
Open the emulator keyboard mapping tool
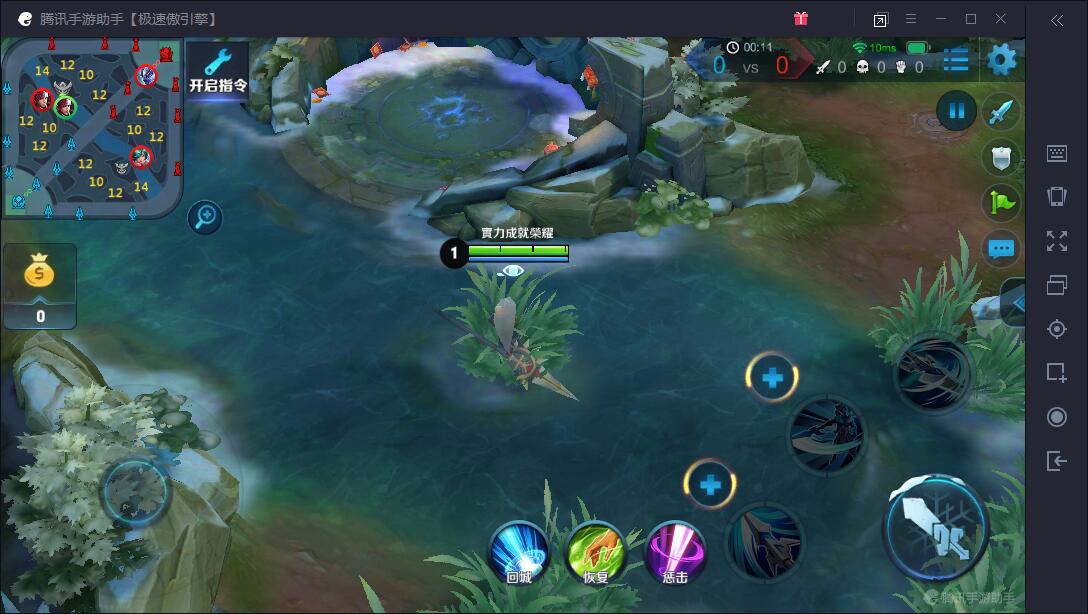(x=1057, y=153)
